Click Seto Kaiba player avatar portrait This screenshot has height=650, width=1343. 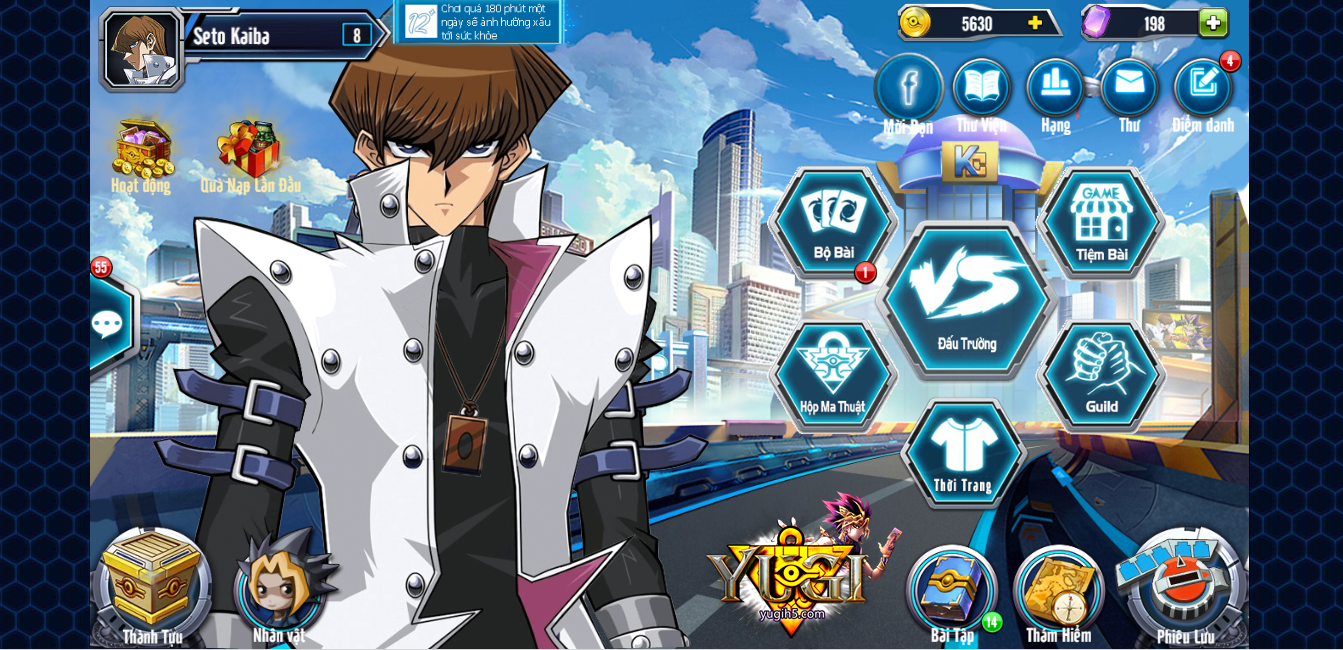(143, 48)
